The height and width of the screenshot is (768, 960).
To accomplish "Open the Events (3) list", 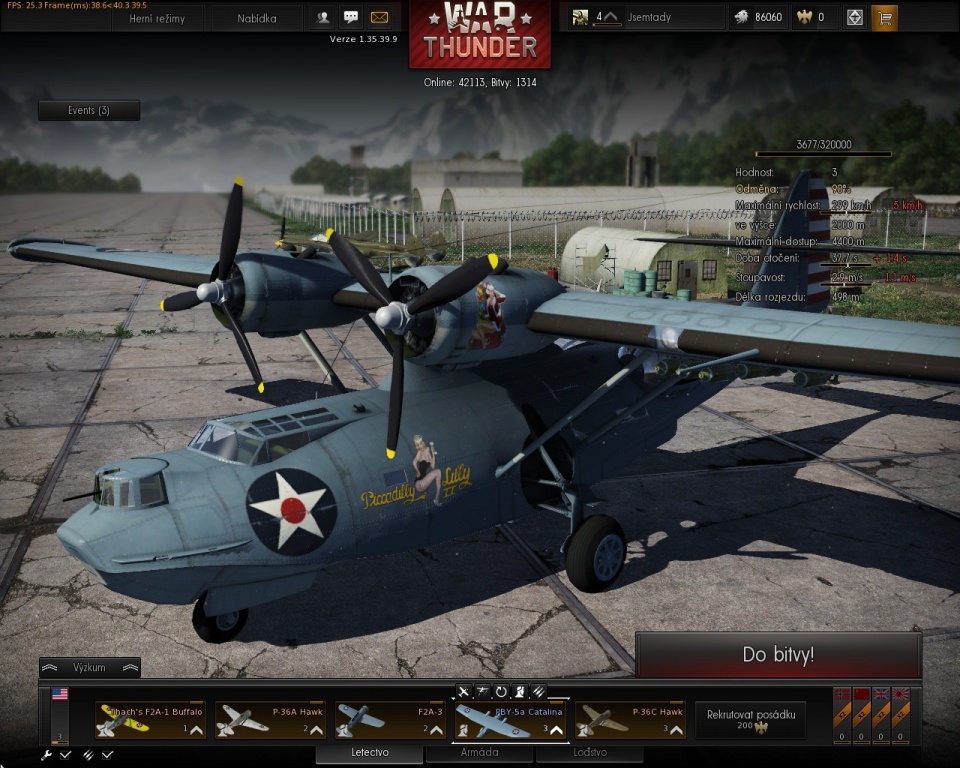I will [89, 110].
